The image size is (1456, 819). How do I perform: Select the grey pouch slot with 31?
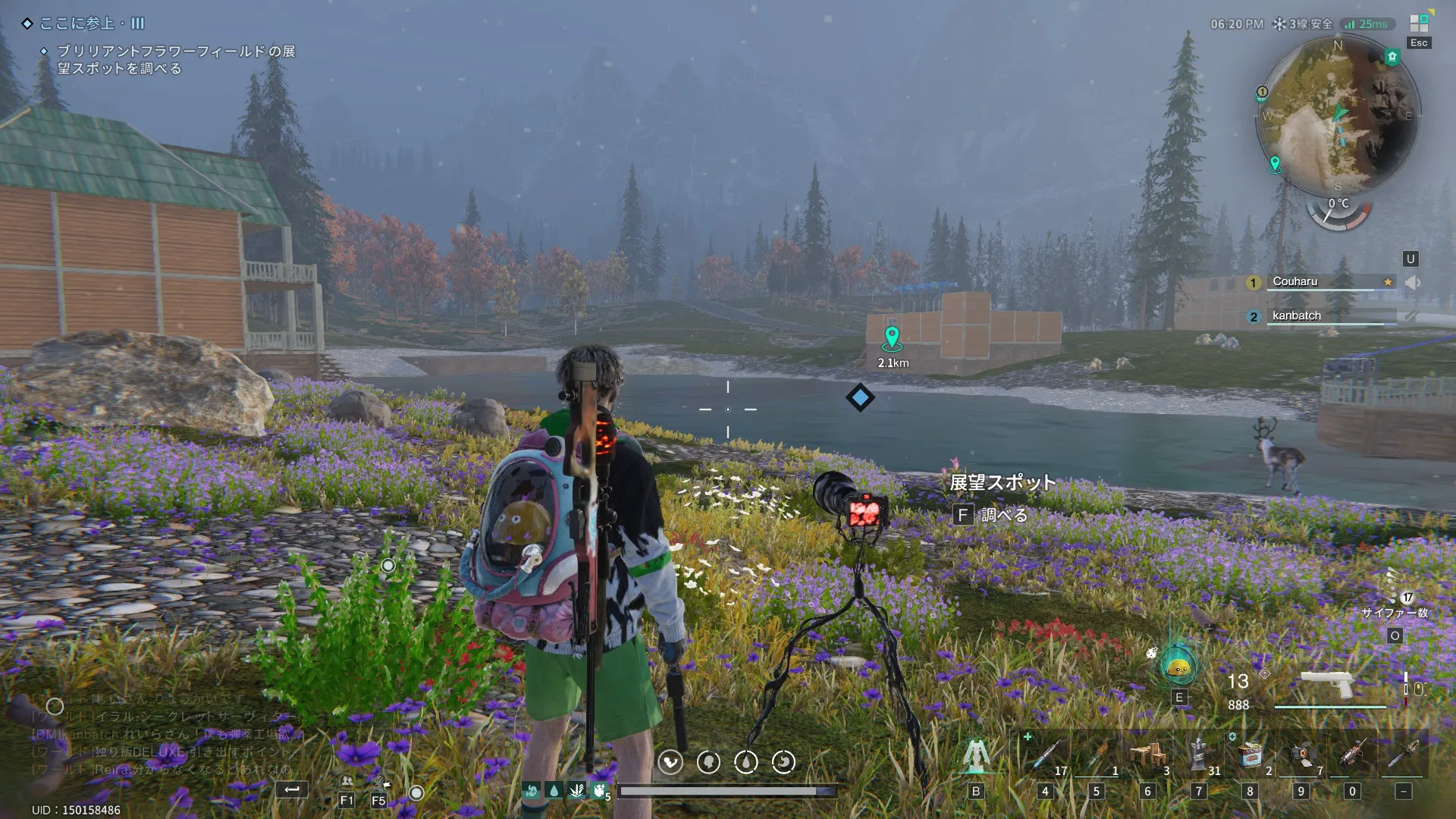[x=1199, y=755]
